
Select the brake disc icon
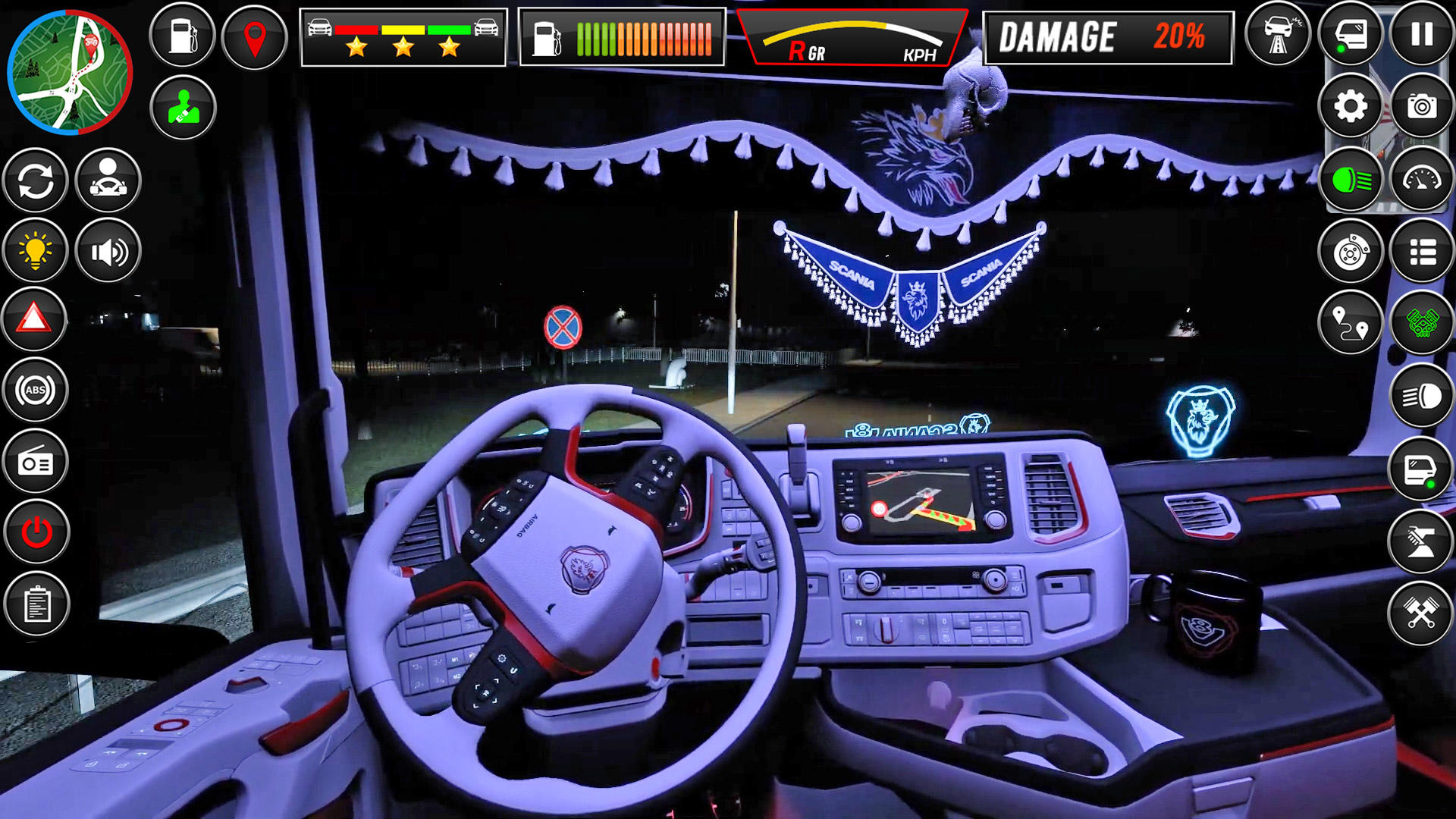pos(1353,252)
